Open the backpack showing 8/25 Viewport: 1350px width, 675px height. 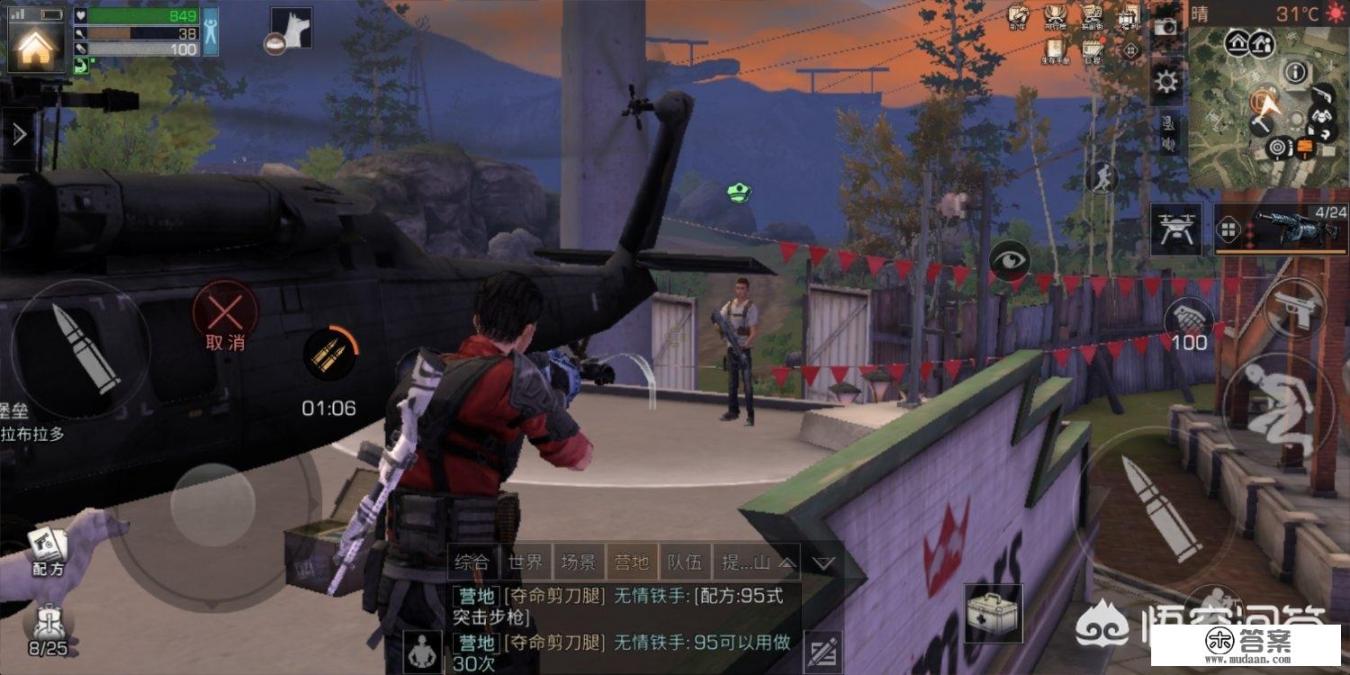coord(47,630)
